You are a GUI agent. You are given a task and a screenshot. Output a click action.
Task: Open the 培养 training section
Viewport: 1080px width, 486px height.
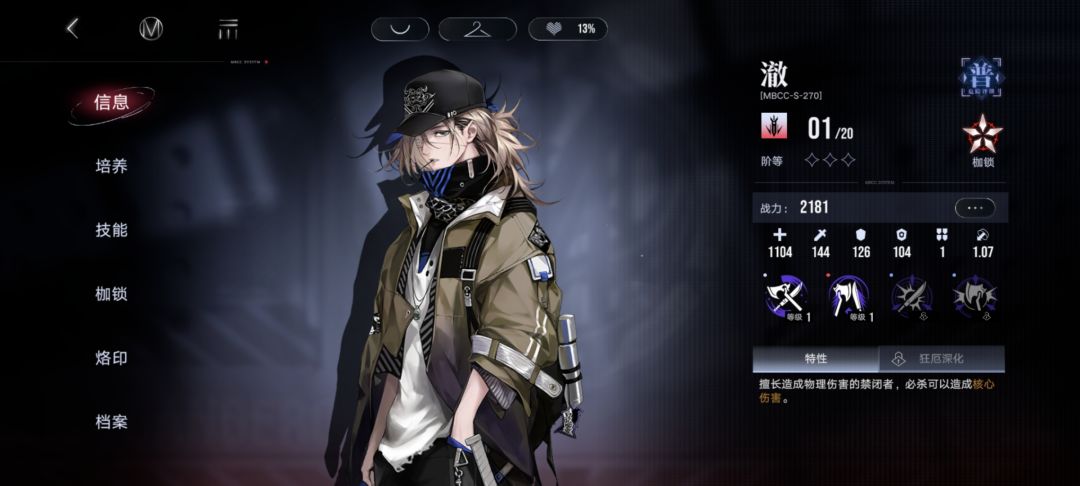111,166
